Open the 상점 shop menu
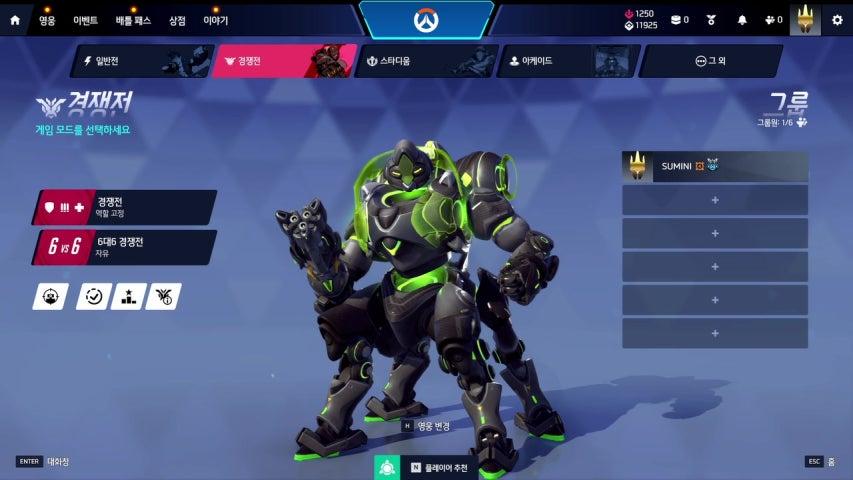Viewport: 853px width, 480px height. pyautogui.click(x=177, y=20)
